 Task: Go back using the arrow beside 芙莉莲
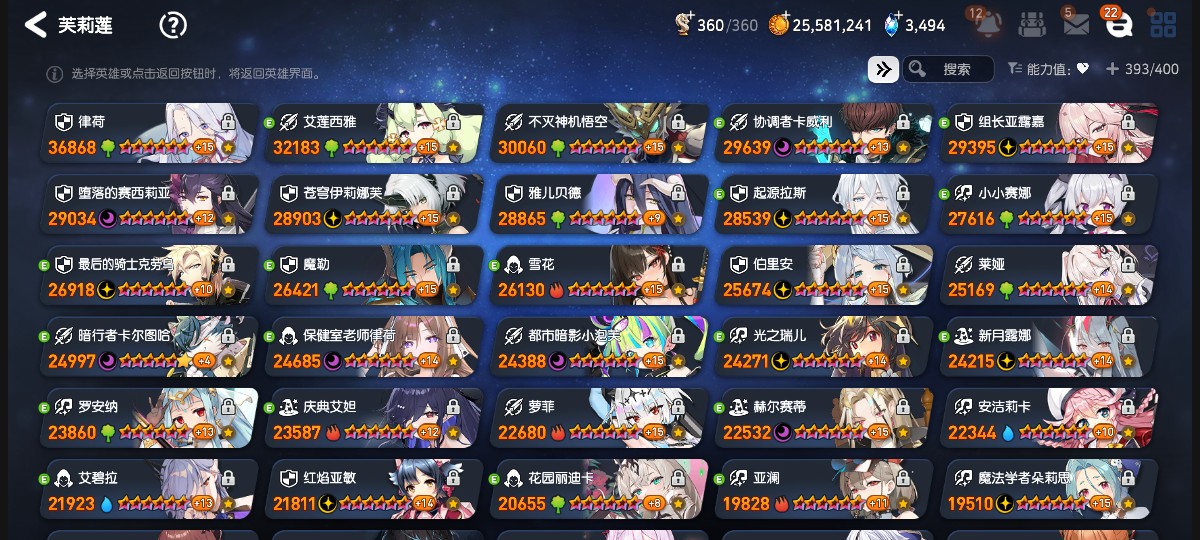pyautogui.click(x=36, y=25)
